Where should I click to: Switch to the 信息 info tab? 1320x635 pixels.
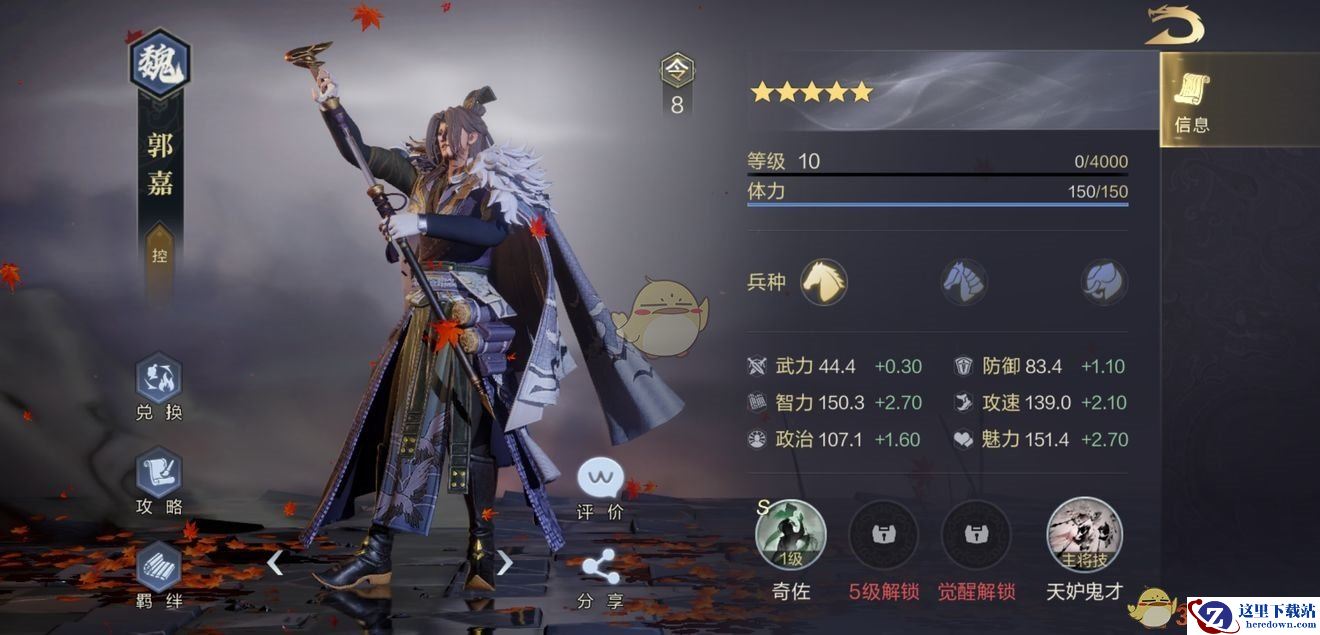(1192, 101)
